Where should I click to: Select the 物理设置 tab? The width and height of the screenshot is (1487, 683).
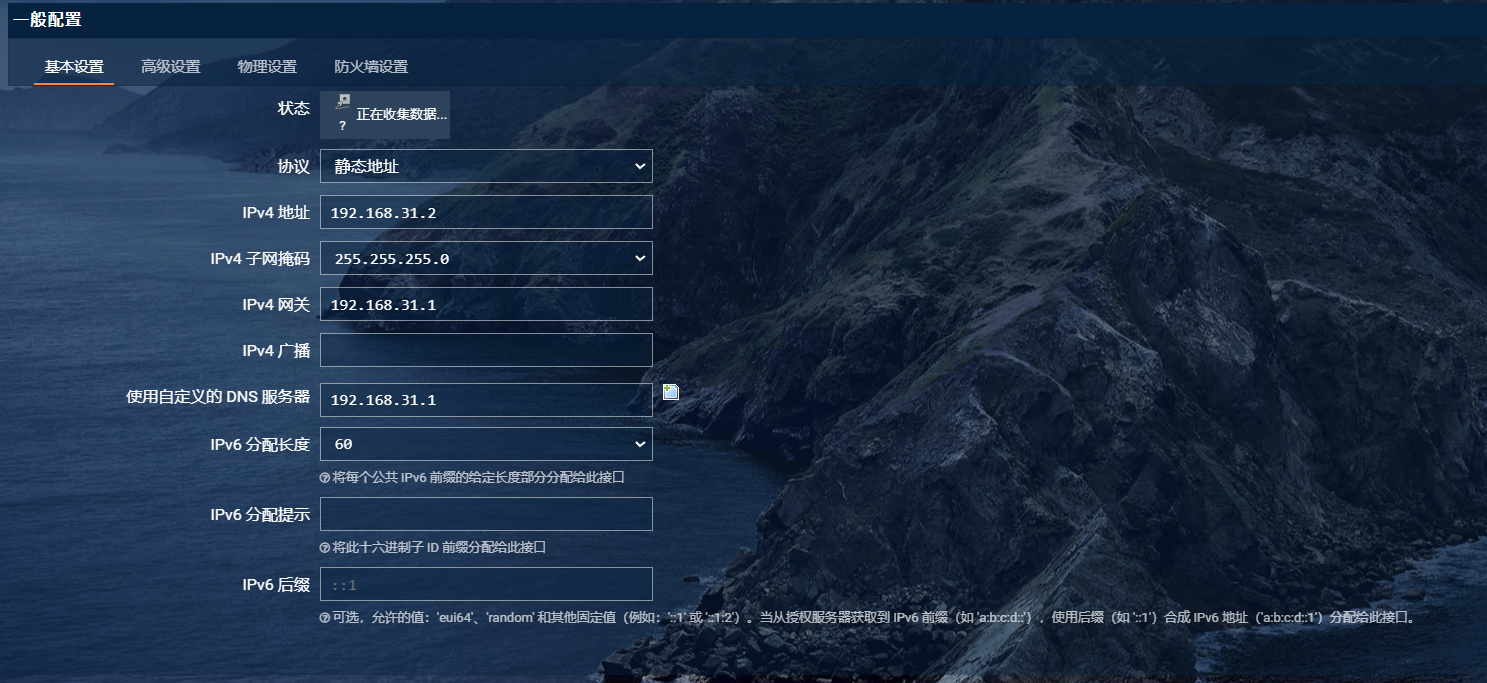coord(267,67)
